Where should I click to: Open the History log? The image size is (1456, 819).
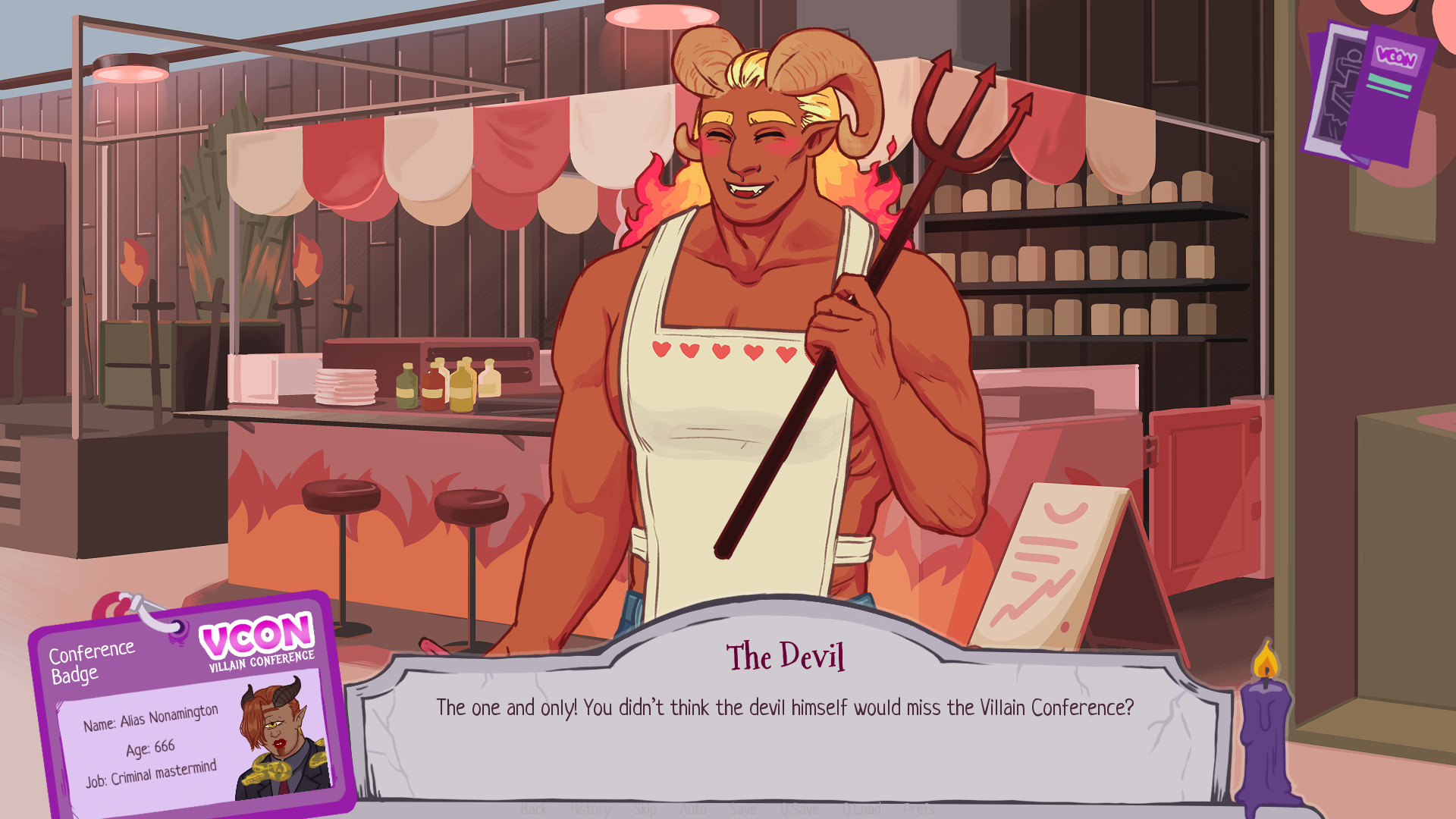click(589, 810)
